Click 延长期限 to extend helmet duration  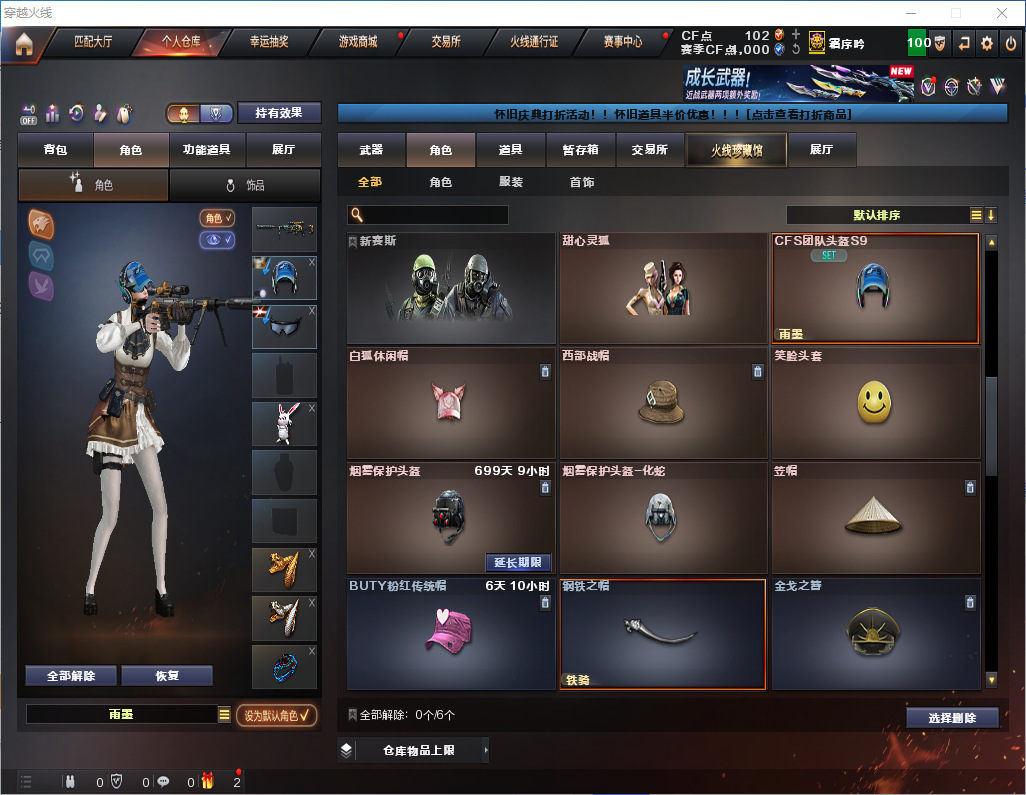click(518, 562)
